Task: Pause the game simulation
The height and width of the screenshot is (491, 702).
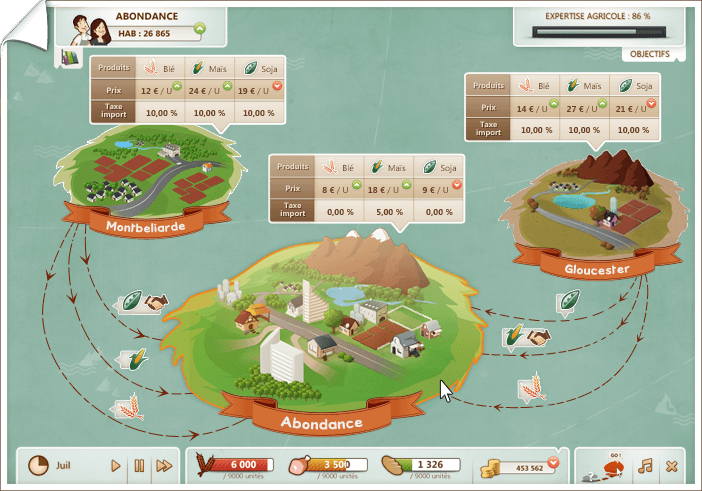Action: coord(139,465)
